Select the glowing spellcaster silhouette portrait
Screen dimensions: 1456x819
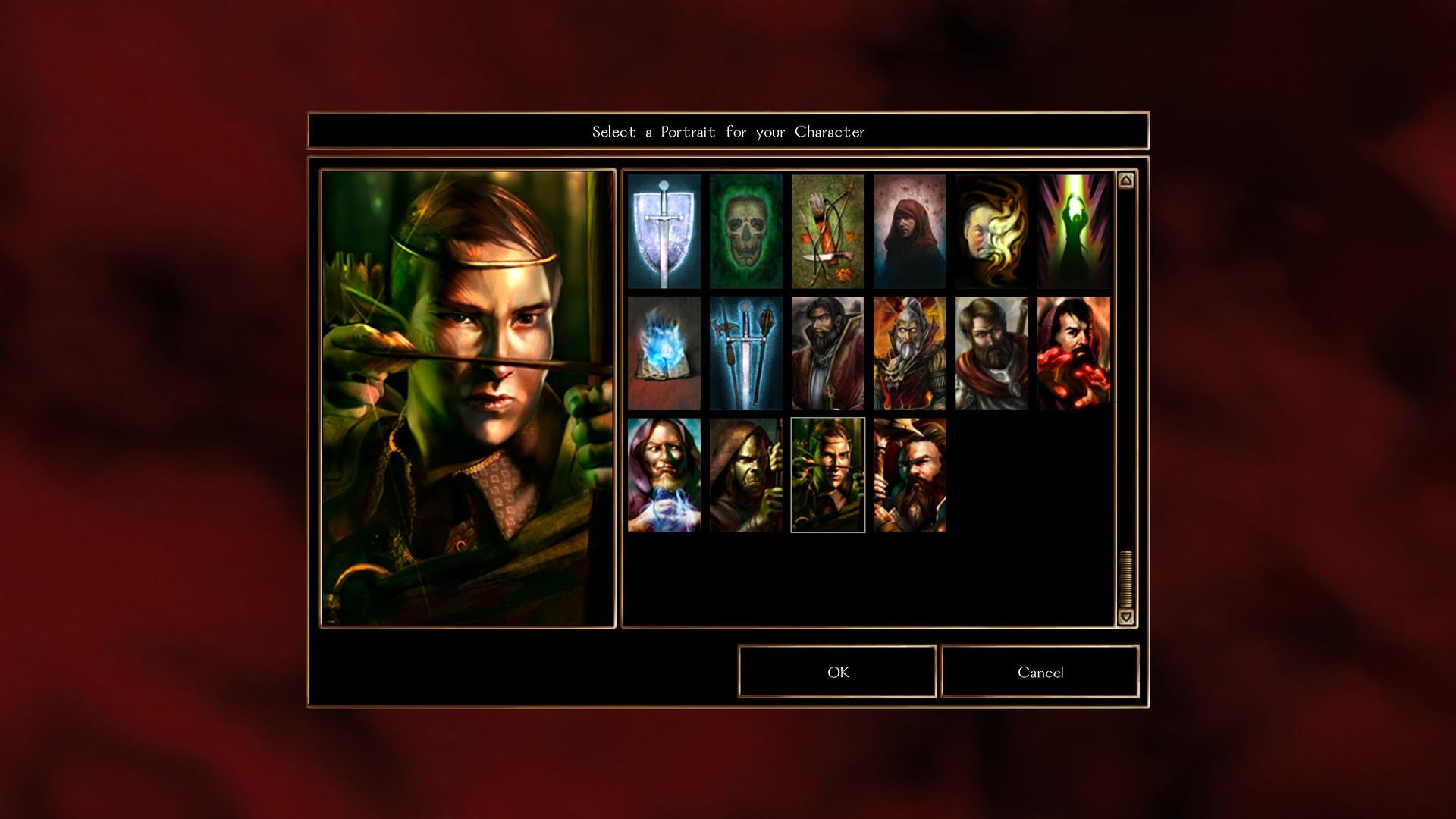(x=1073, y=231)
